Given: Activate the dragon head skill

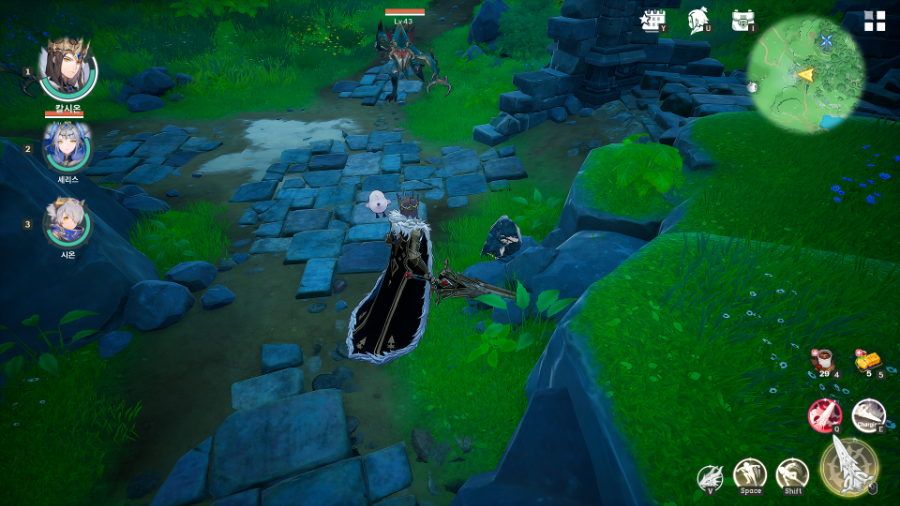Looking at the screenshot, I should point(710,477).
